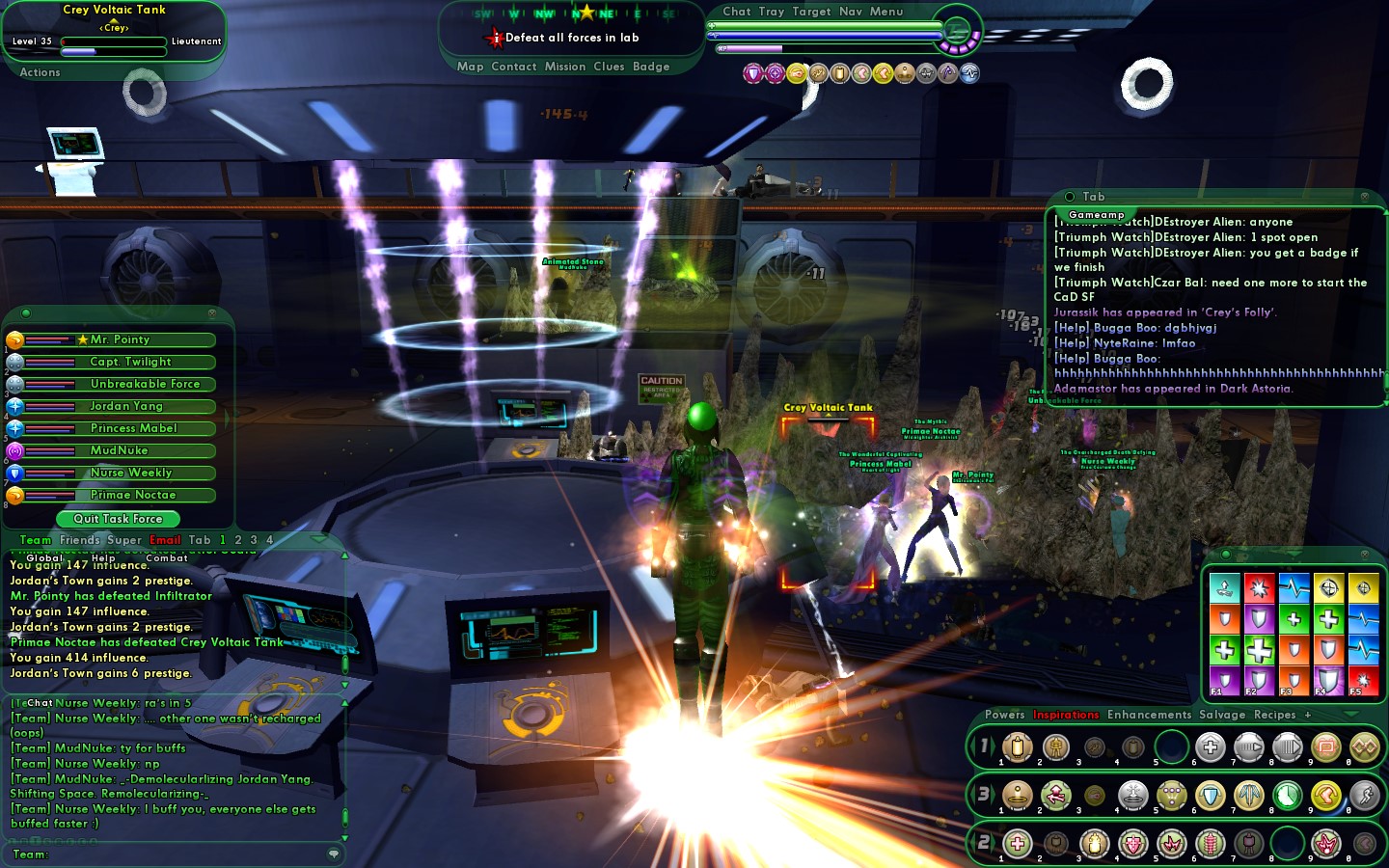Open the Map from the nav bar
This screenshot has height=868, width=1389.
(470, 67)
